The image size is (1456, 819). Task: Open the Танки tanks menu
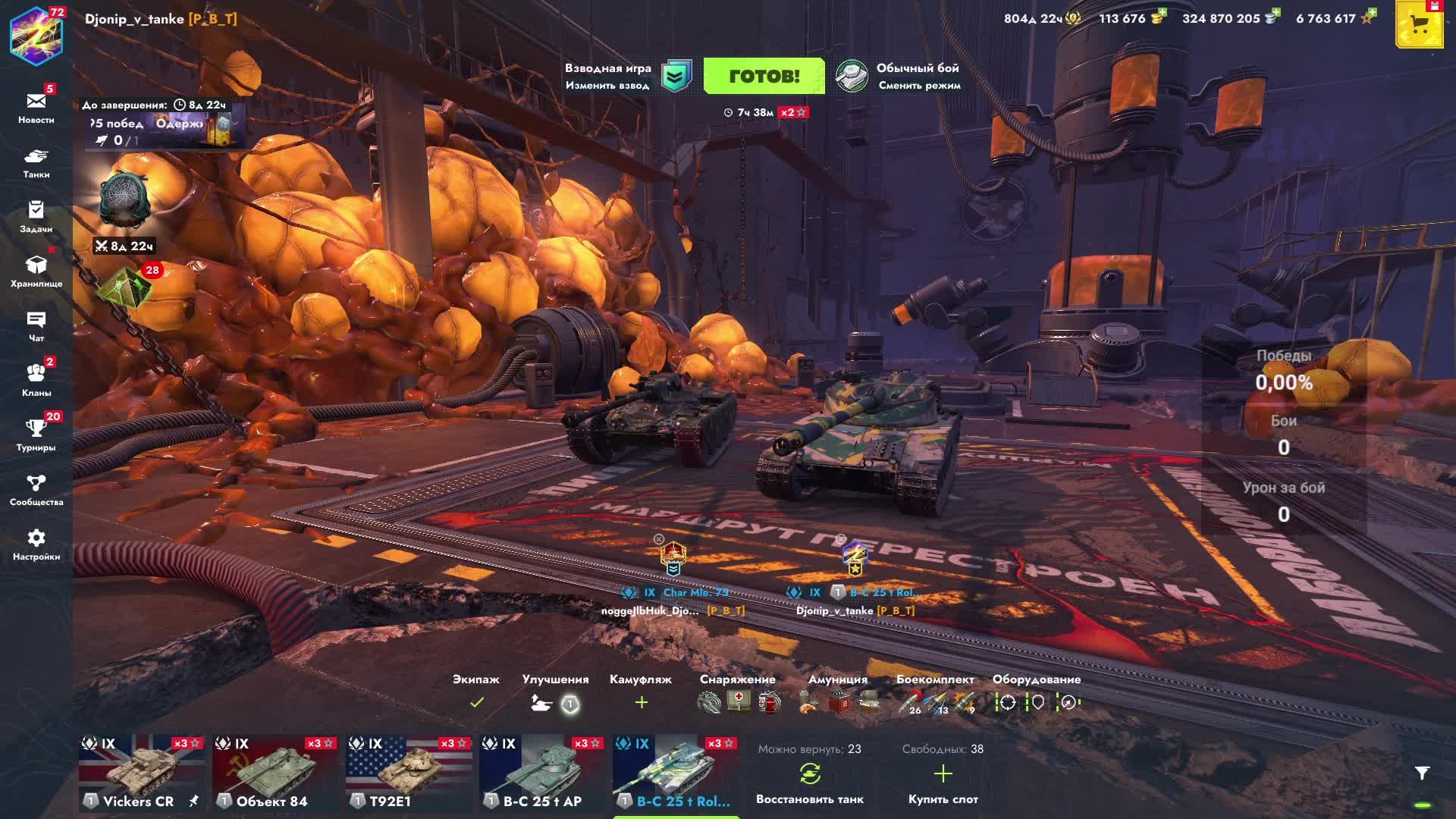(x=36, y=162)
